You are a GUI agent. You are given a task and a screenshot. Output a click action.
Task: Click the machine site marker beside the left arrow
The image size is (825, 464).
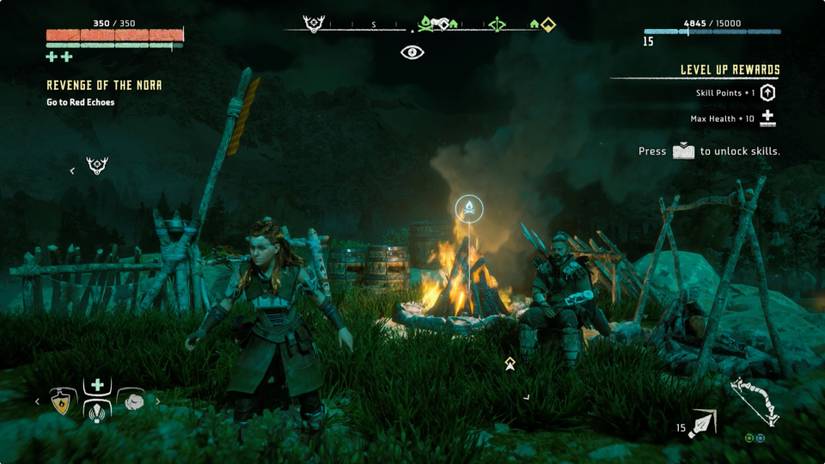[97, 166]
